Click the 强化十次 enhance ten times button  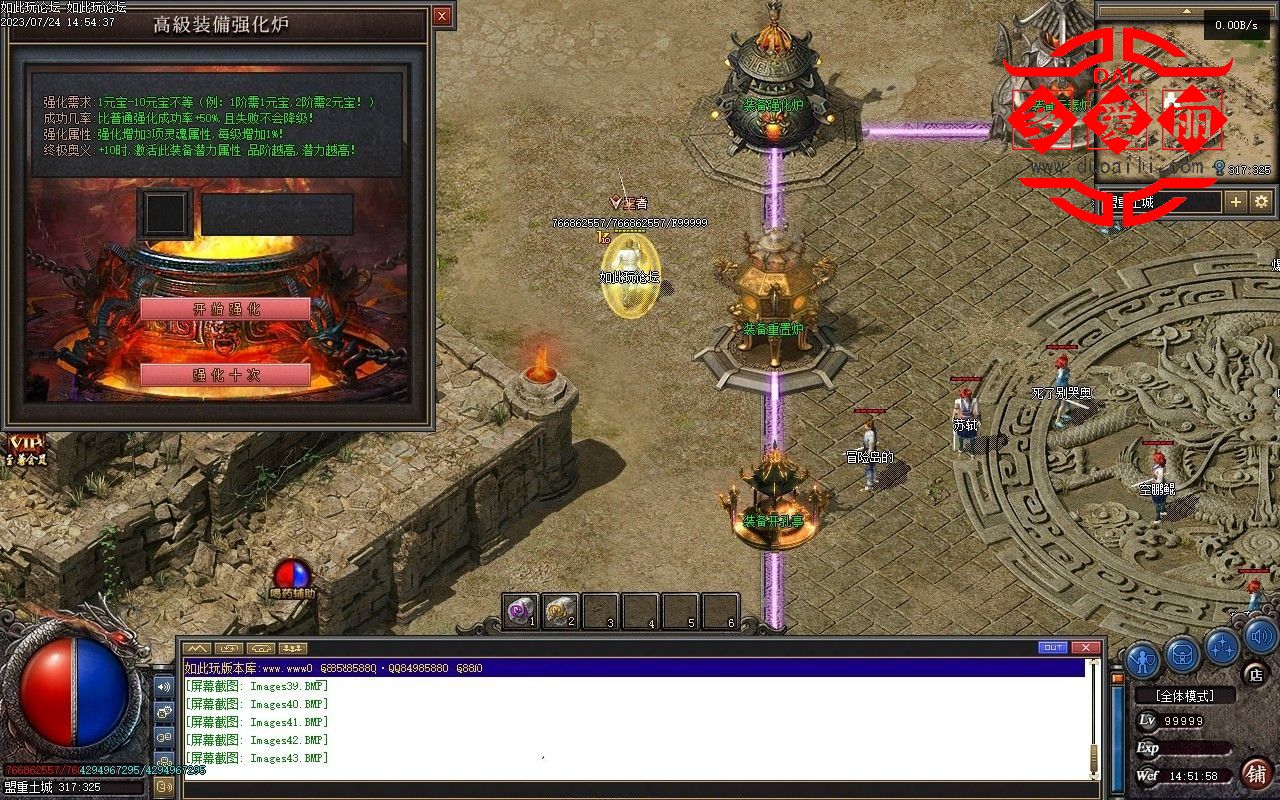(225, 376)
